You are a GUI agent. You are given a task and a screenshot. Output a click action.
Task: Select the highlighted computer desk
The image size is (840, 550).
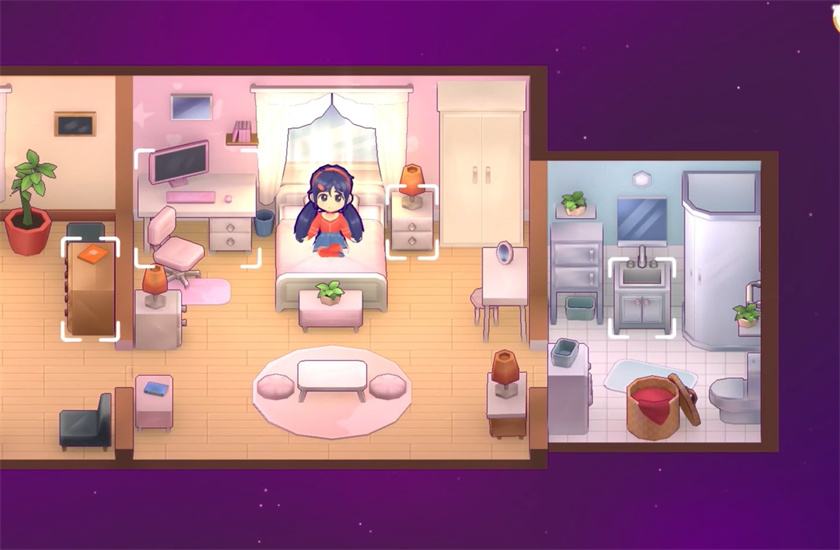point(197,208)
